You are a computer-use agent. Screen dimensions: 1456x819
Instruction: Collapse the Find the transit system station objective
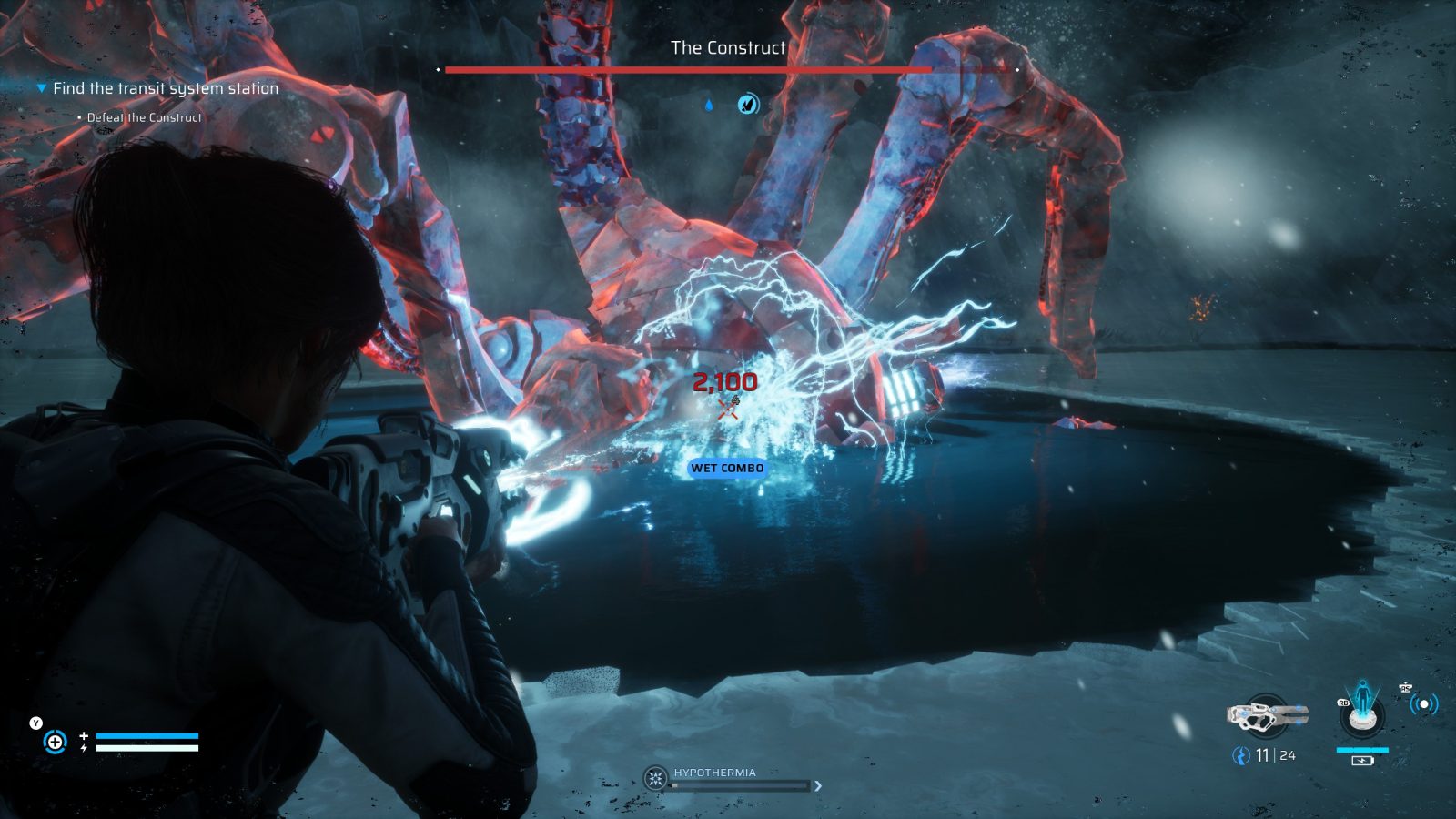click(x=42, y=88)
